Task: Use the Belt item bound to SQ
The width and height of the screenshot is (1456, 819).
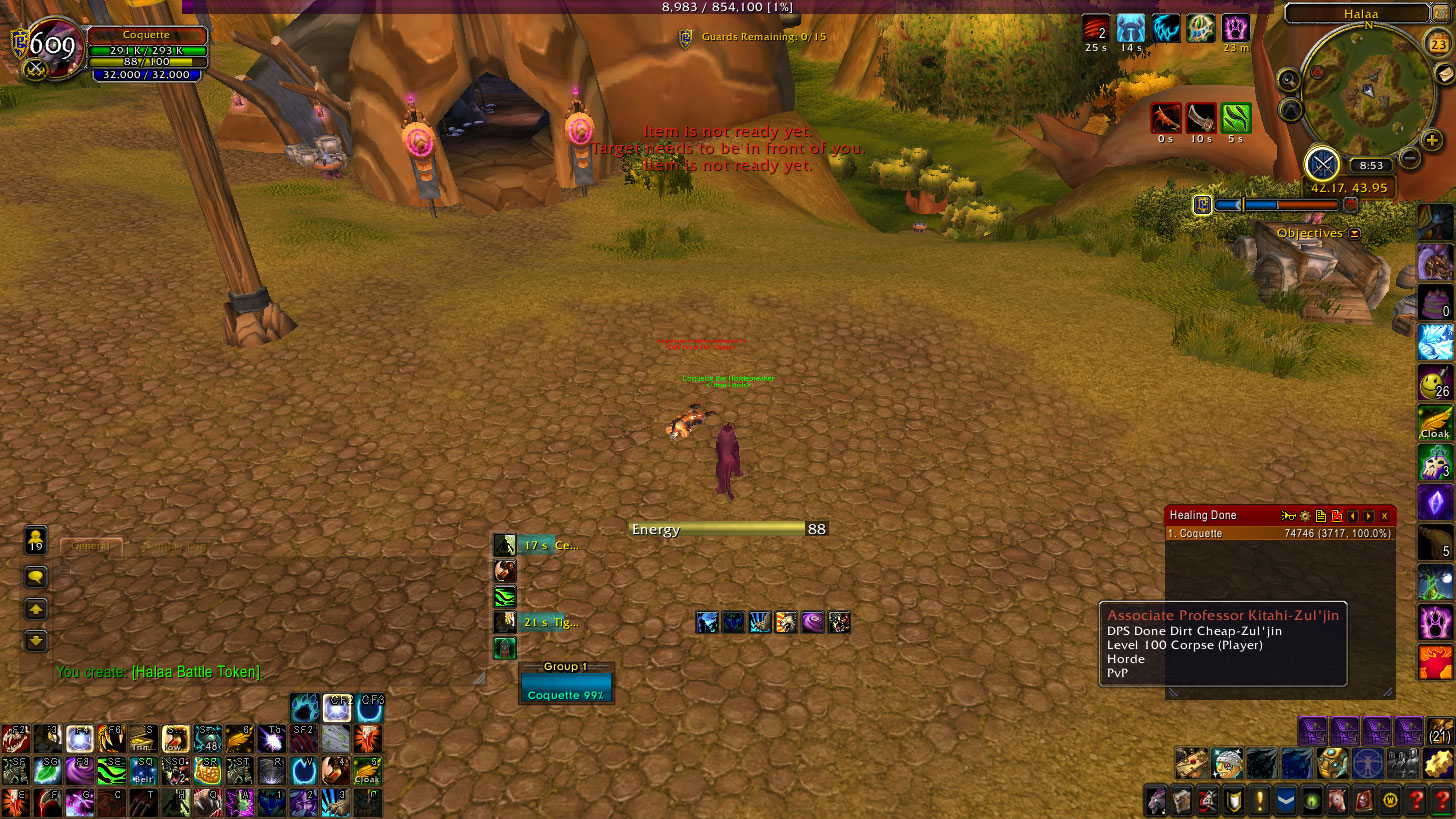Action: (143, 771)
